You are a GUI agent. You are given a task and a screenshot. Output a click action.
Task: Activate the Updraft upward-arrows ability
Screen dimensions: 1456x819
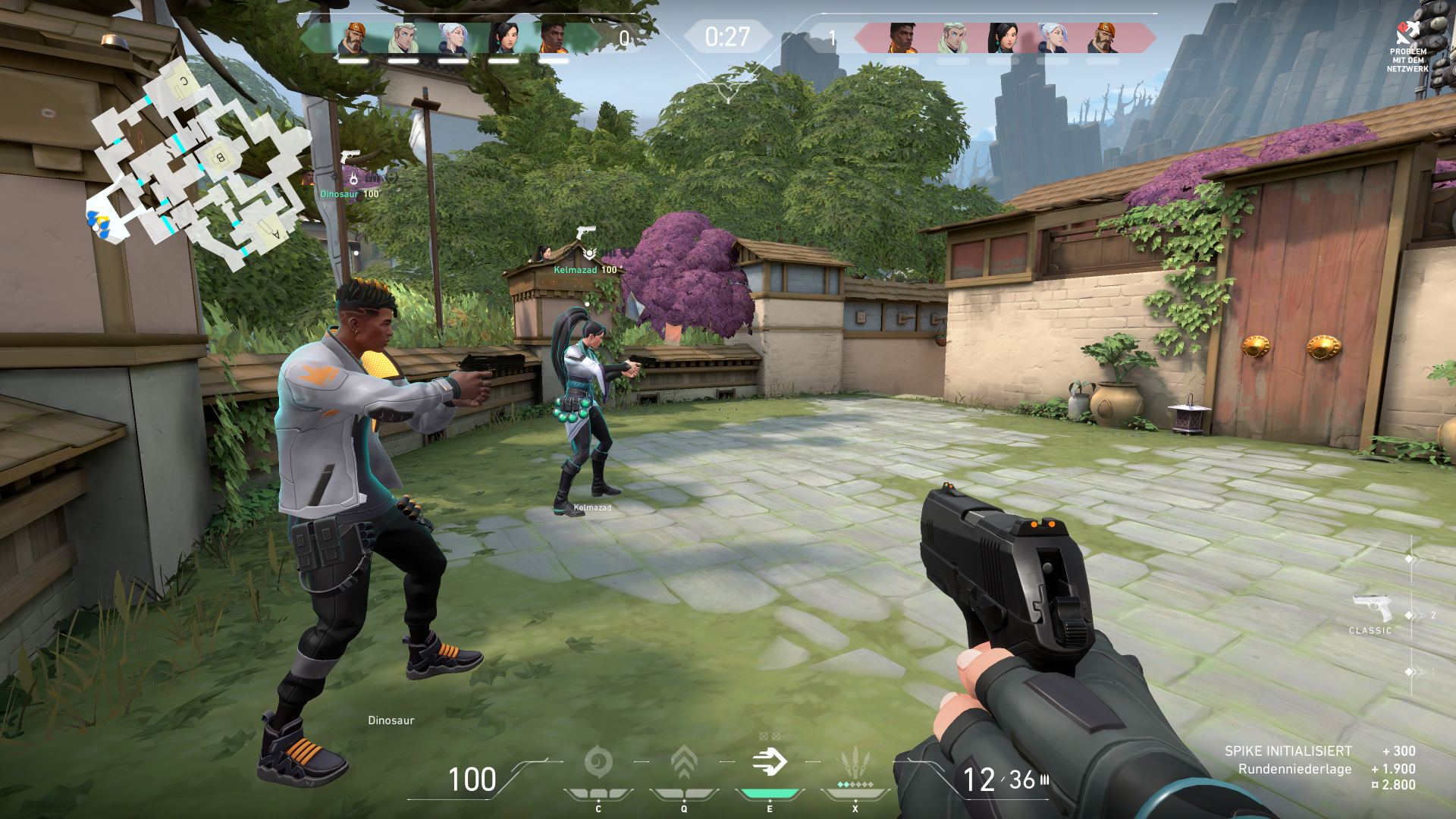tap(684, 762)
